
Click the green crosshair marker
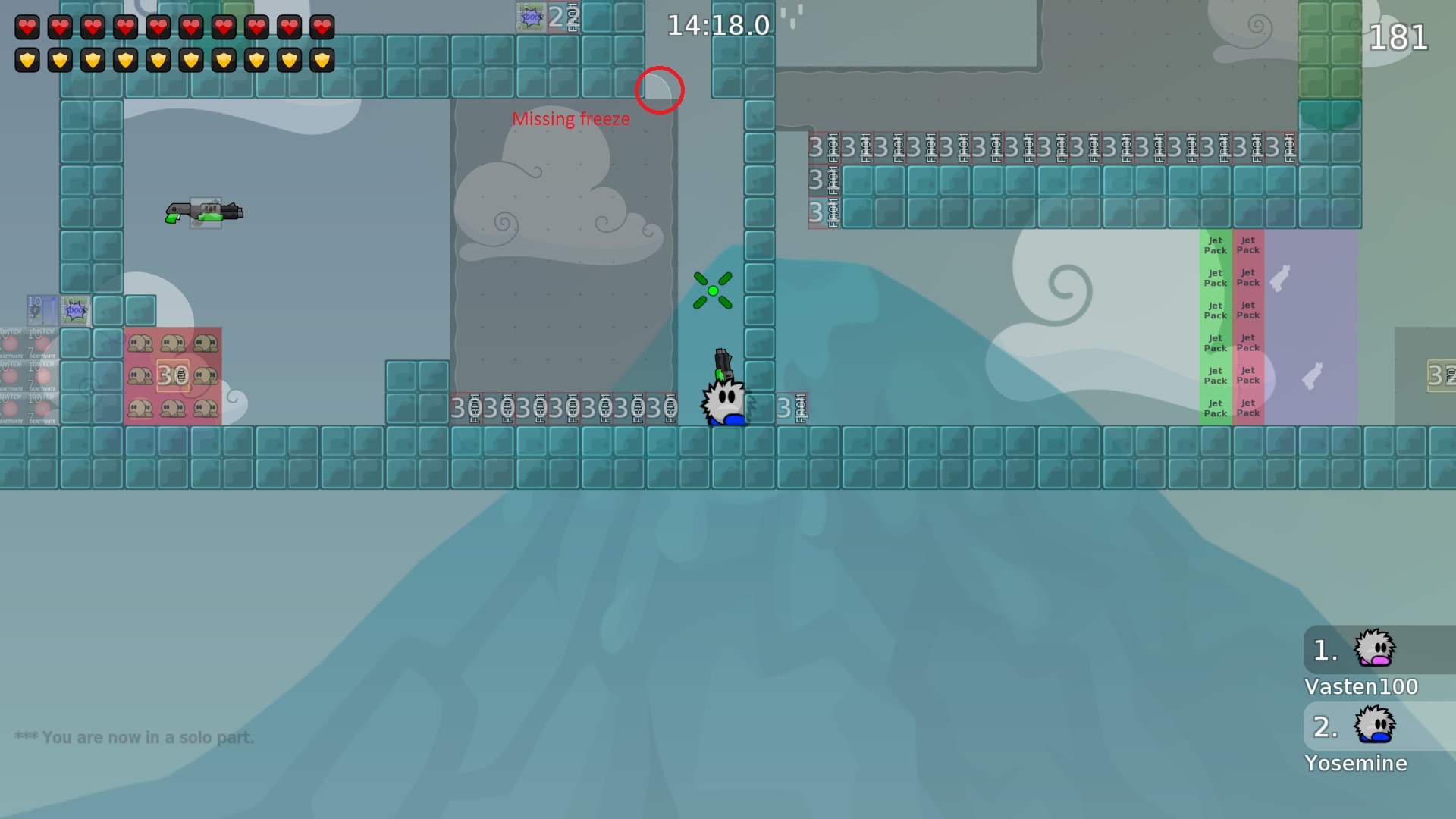pyautogui.click(x=714, y=290)
